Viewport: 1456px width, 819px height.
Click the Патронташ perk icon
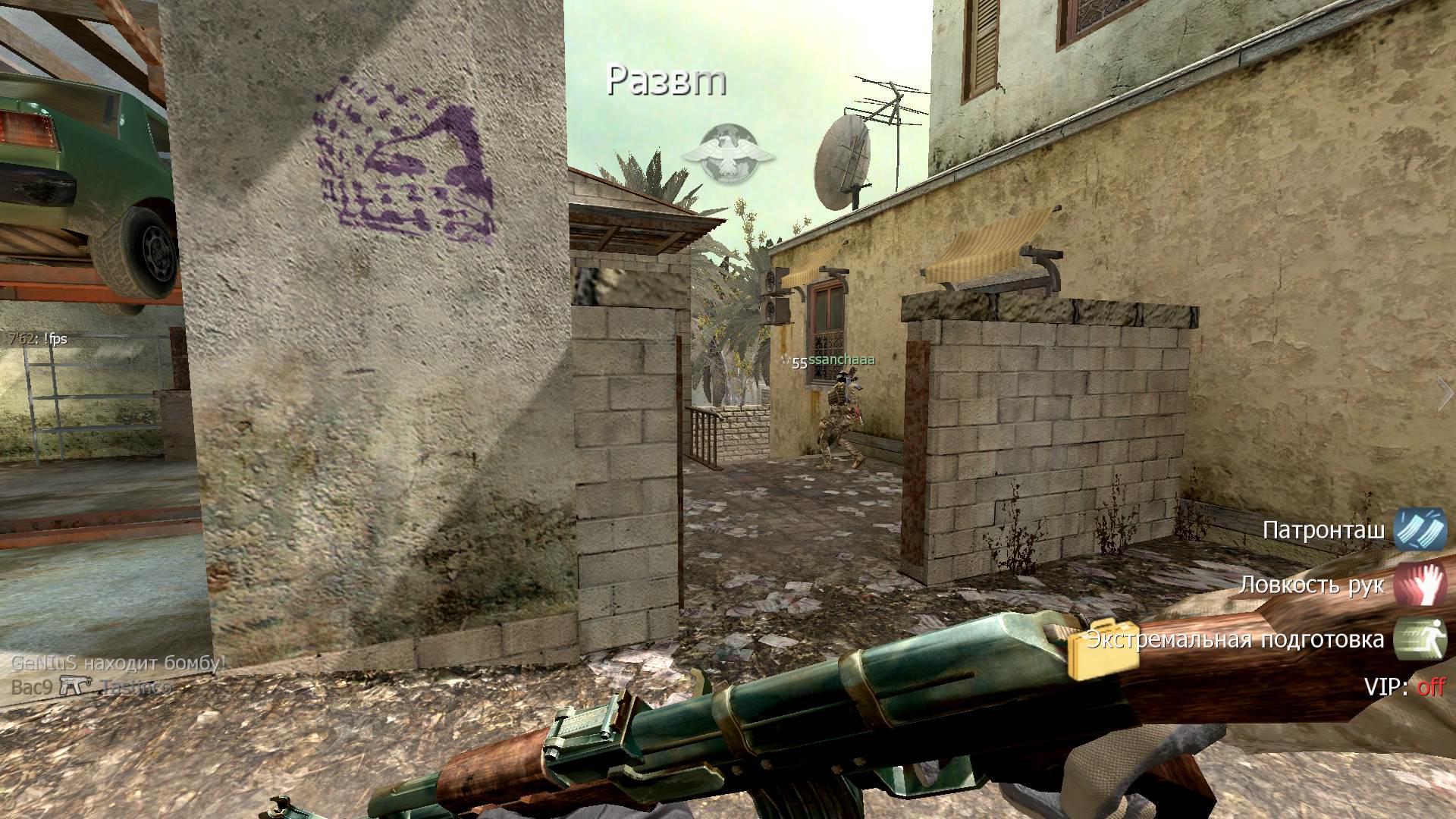pos(1420,529)
